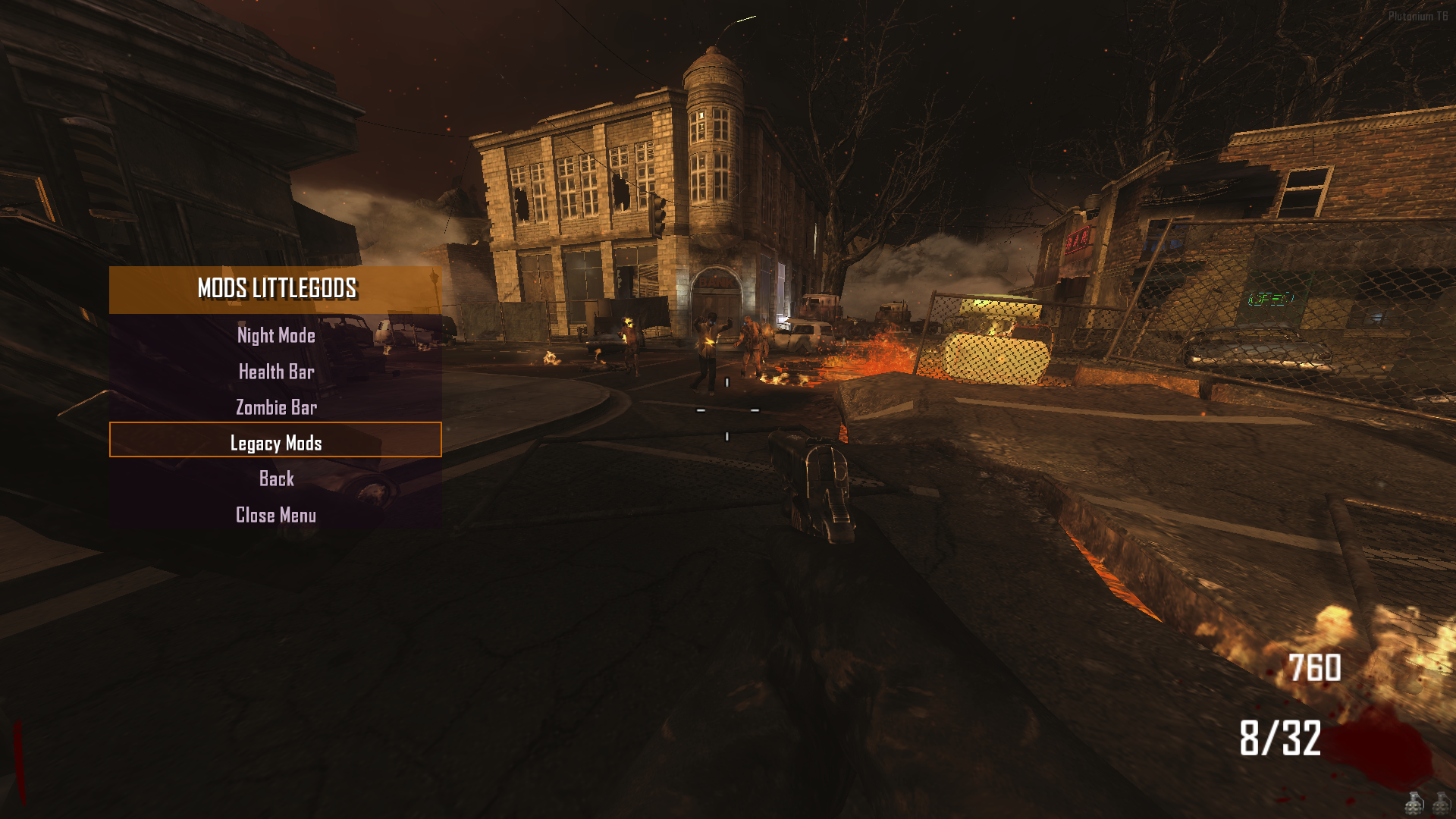
Task: Select Back in the mod menu
Action: pyautogui.click(x=276, y=479)
